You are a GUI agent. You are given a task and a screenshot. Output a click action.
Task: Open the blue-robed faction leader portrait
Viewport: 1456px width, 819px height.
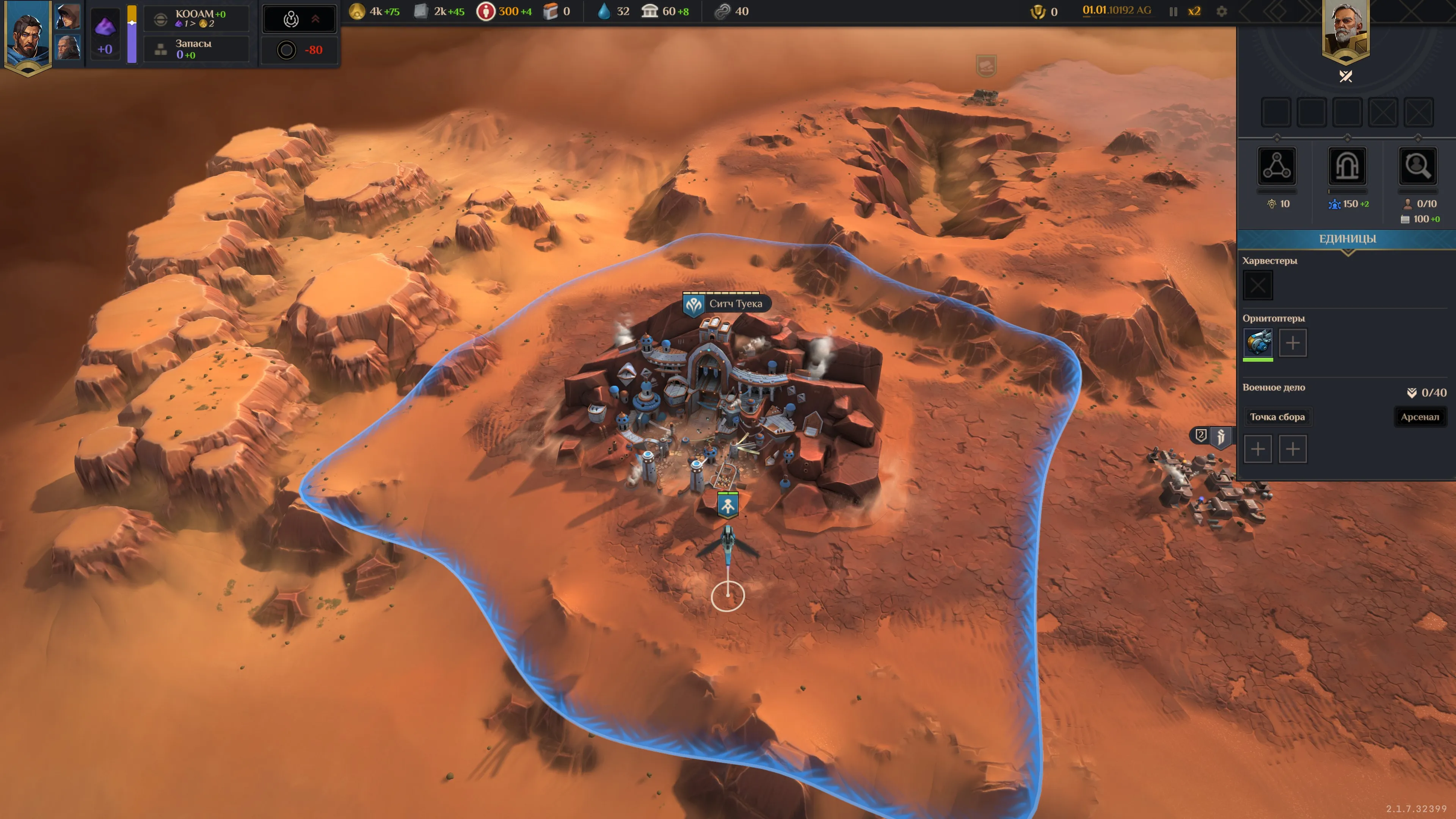pos(27,35)
